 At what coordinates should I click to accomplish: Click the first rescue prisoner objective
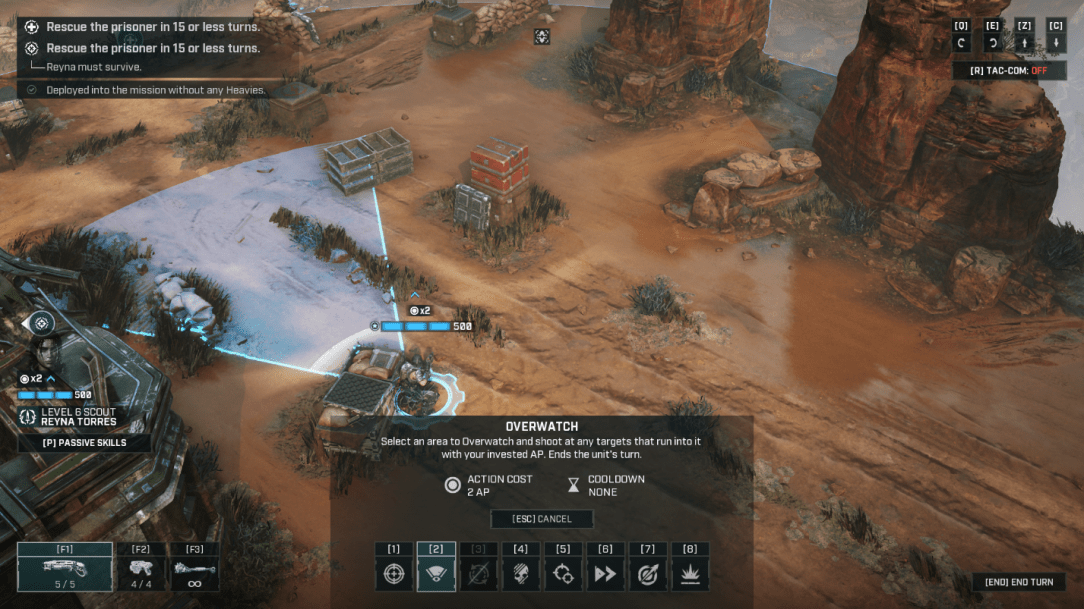(153, 27)
